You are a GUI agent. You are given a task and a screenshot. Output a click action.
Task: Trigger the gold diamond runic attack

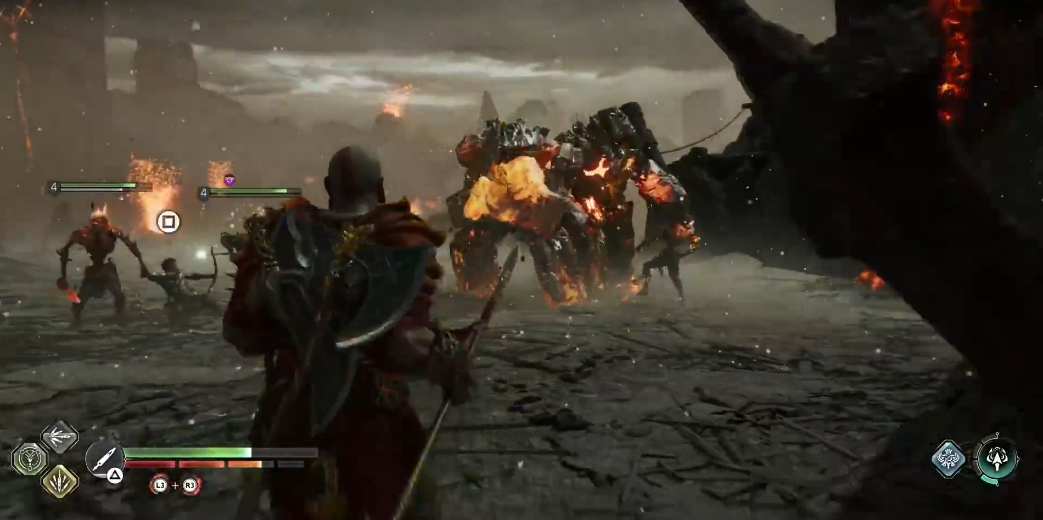click(59, 481)
